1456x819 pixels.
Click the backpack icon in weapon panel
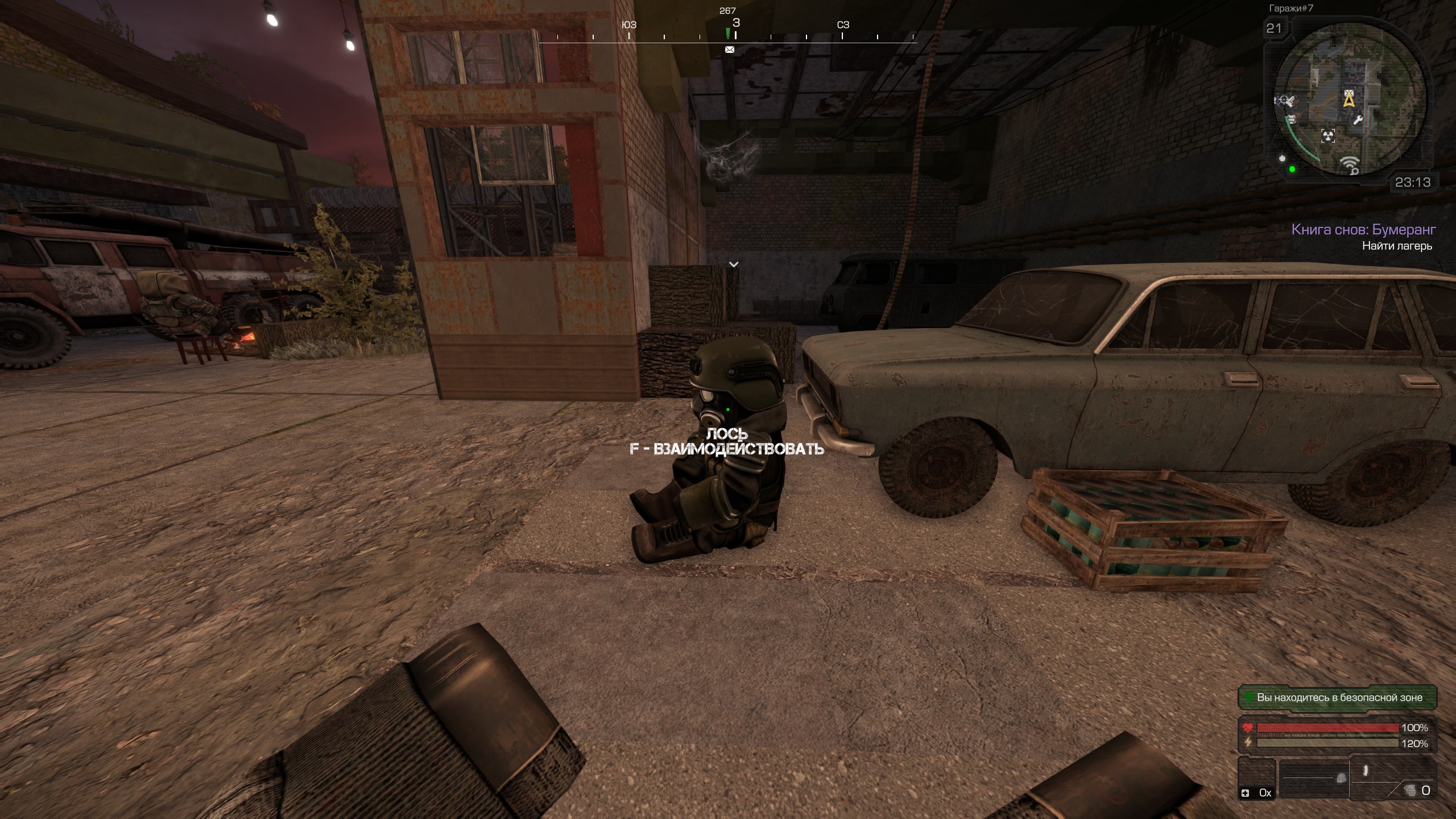(1341, 777)
